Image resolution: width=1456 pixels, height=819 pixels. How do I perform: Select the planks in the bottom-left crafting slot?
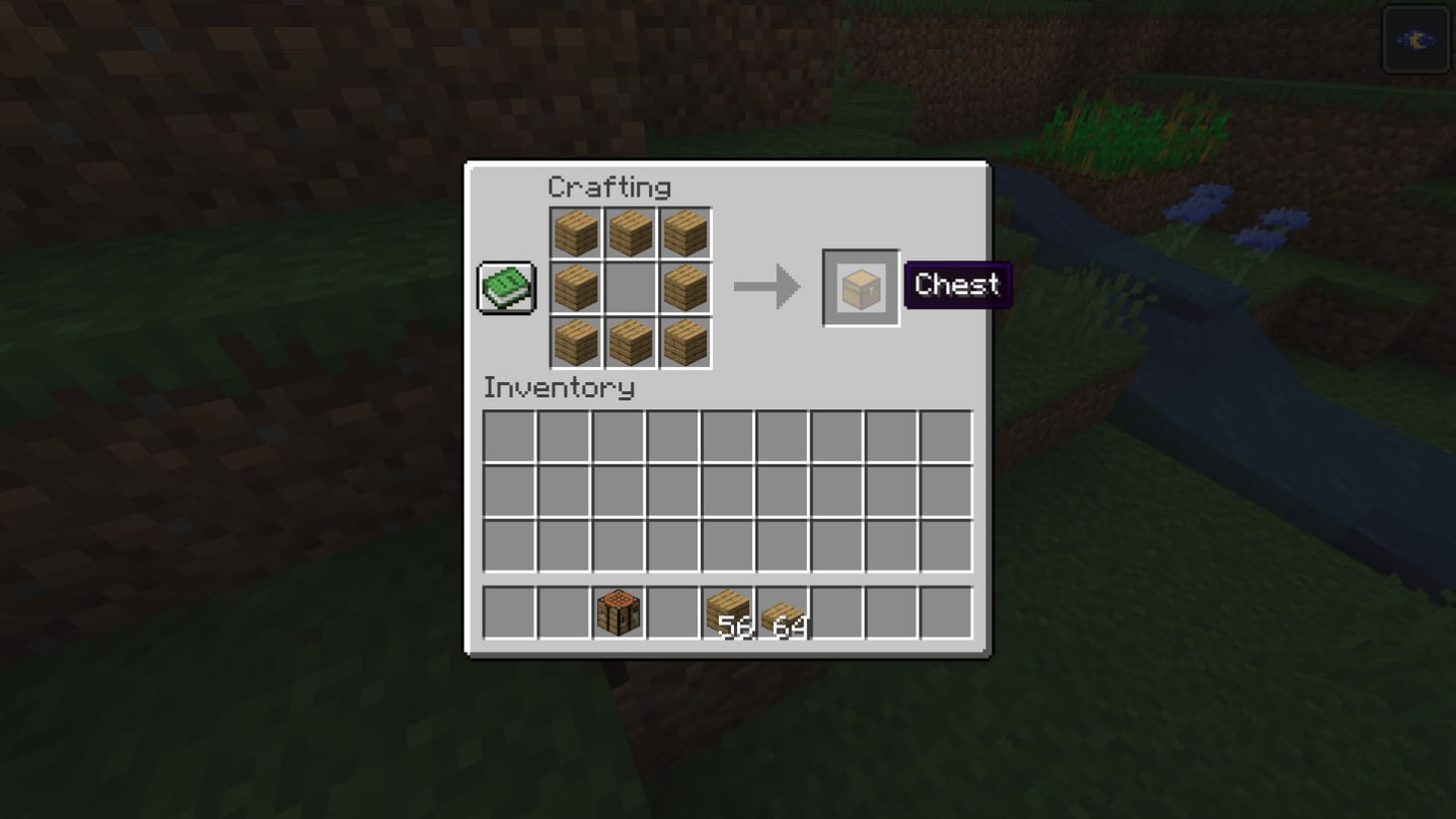(575, 341)
